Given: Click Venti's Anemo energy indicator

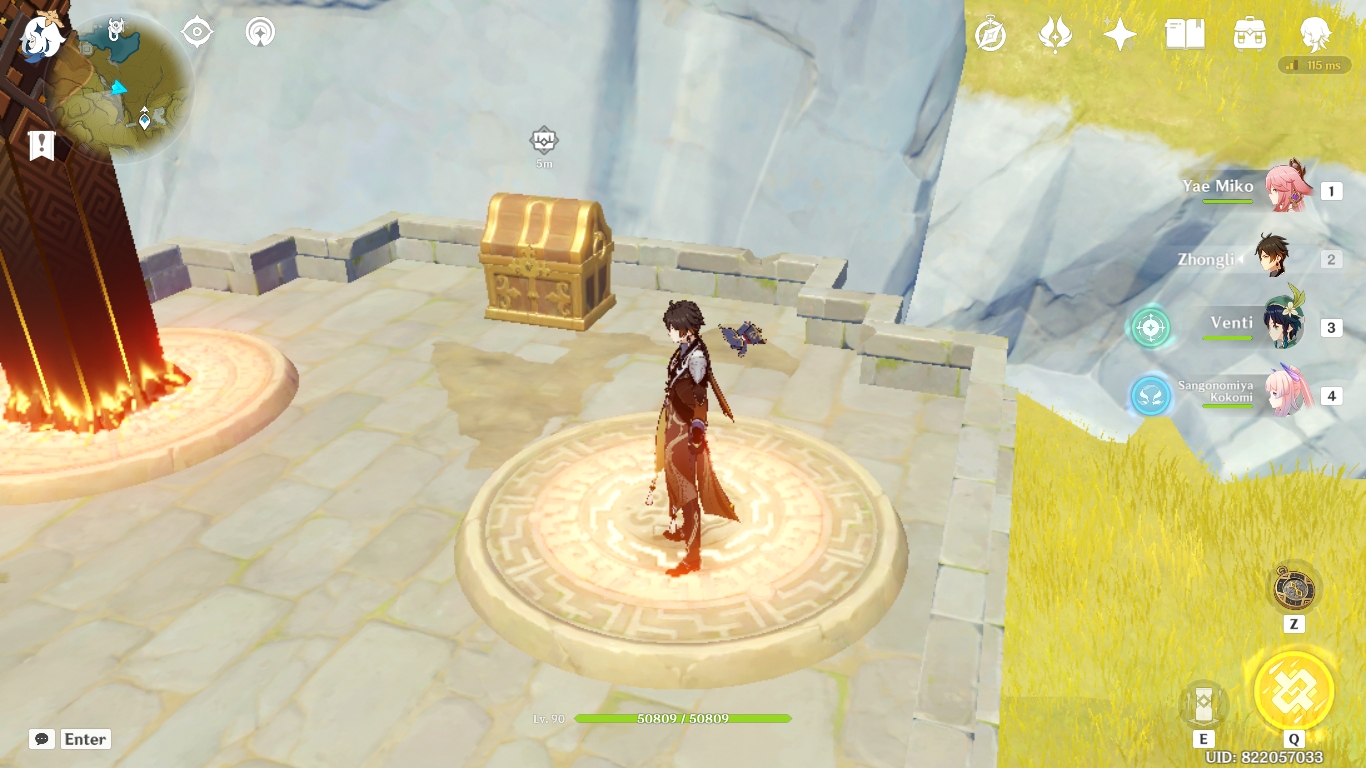Looking at the screenshot, I should coord(1151,325).
